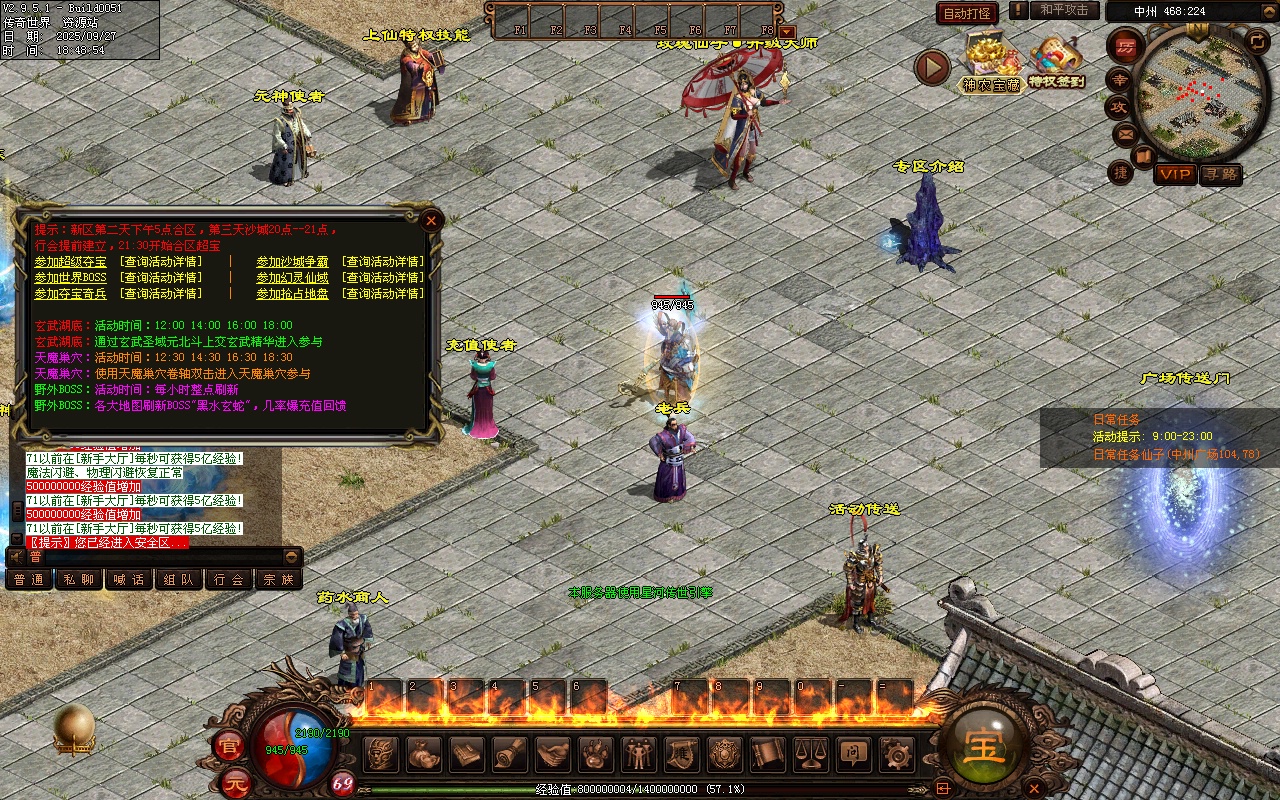Open the 宝 treasure orb button
The width and height of the screenshot is (1280, 800).
point(984,747)
